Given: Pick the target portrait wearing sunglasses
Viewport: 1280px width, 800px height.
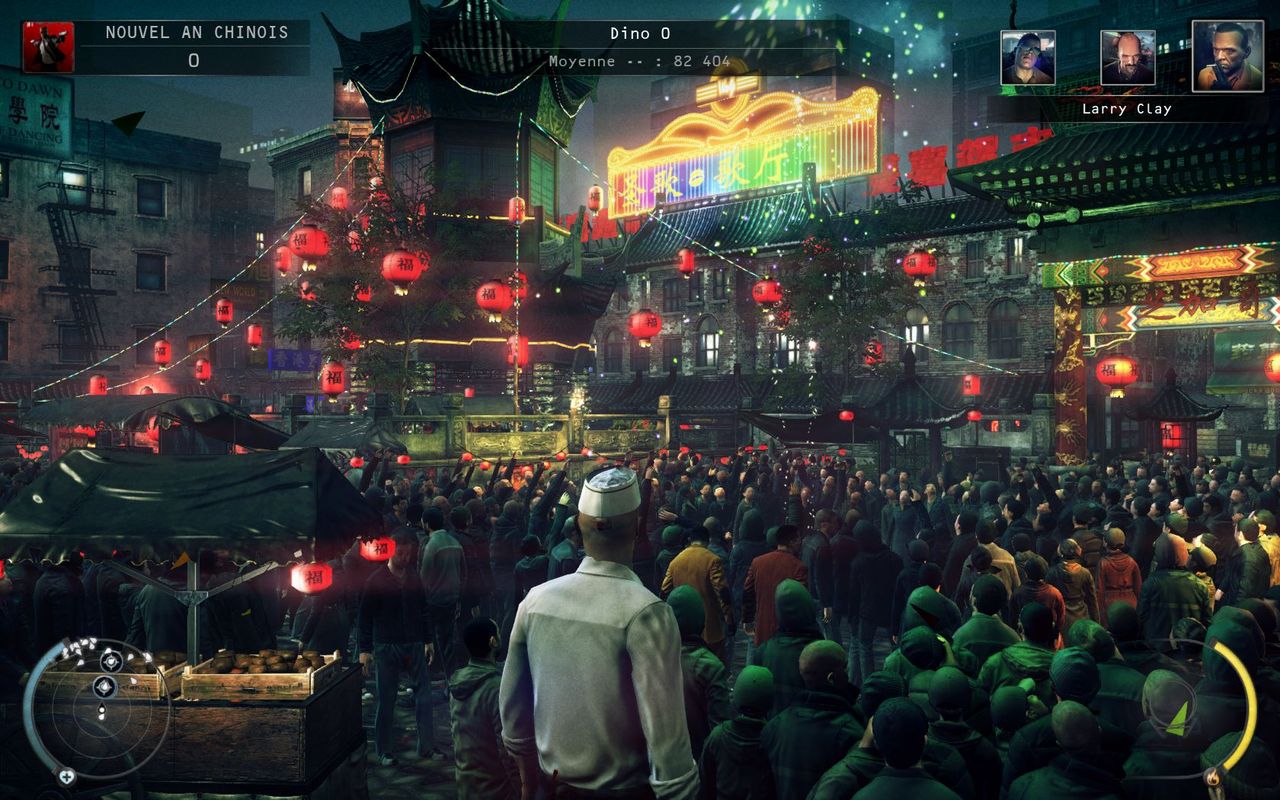Looking at the screenshot, I should pos(1028,57).
